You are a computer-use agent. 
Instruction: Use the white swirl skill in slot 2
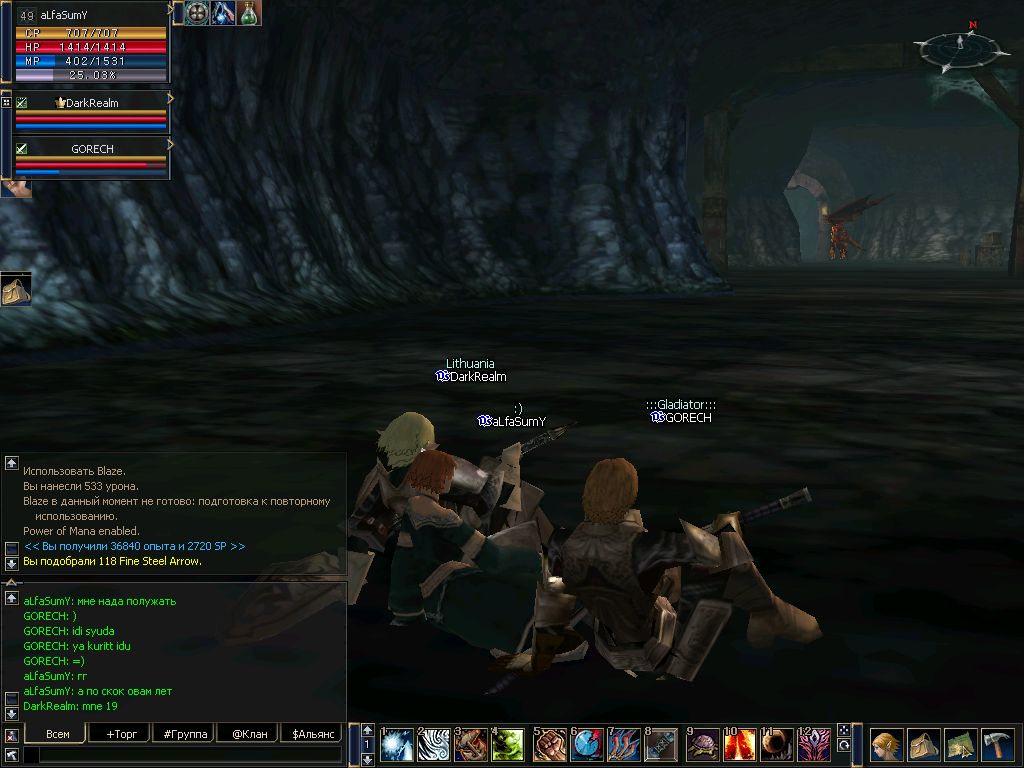(435, 745)
